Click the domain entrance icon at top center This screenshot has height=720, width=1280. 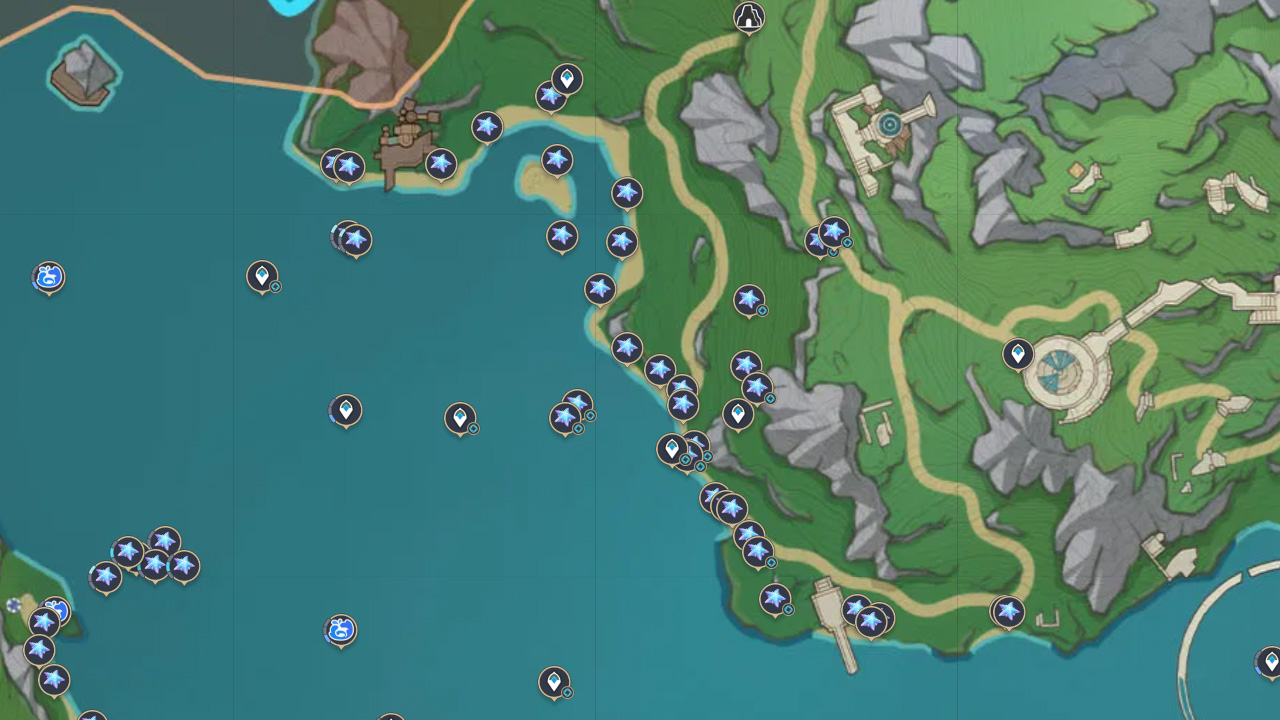pos(749,18)
